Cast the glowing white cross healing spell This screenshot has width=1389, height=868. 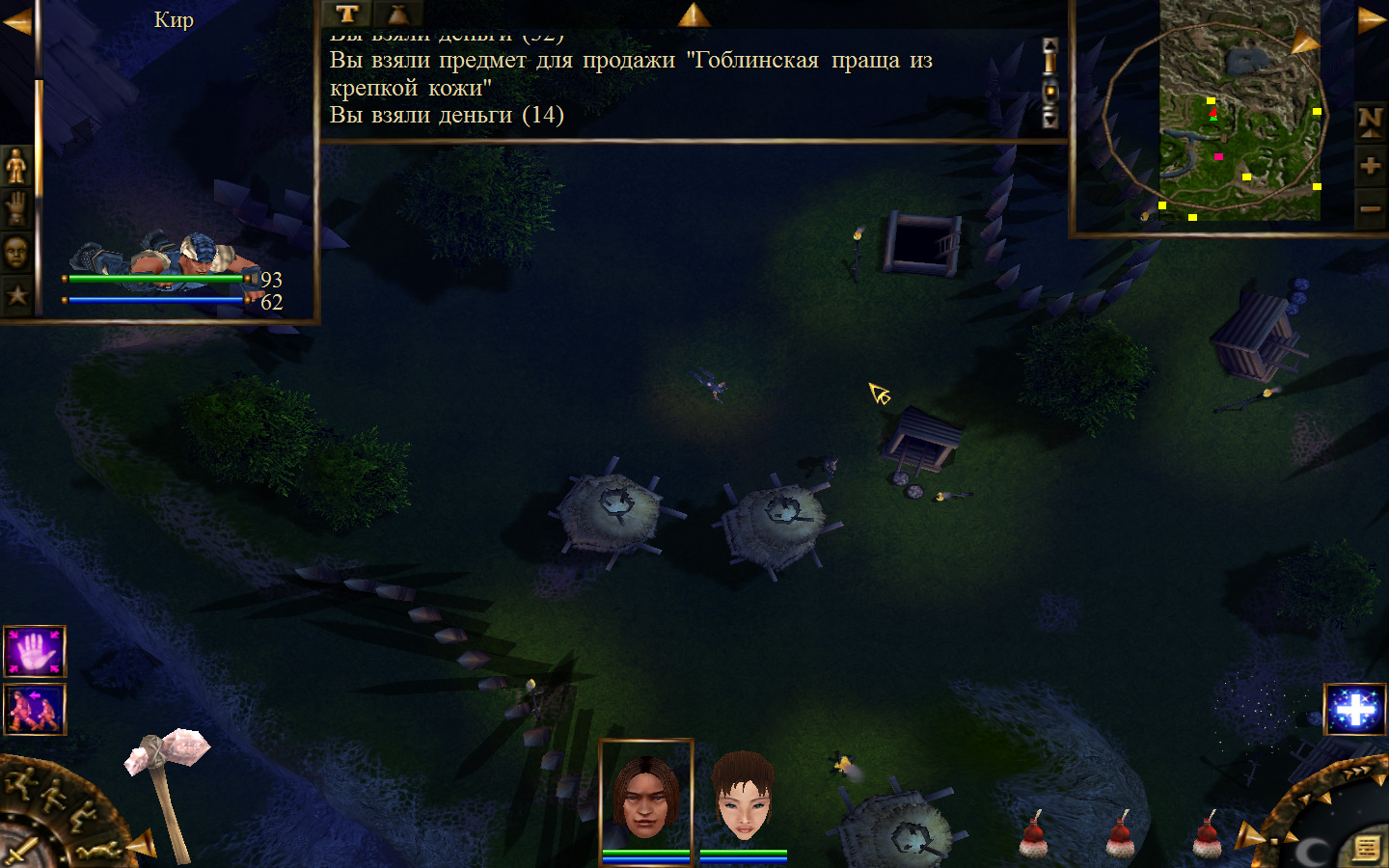coord(1355,710)
